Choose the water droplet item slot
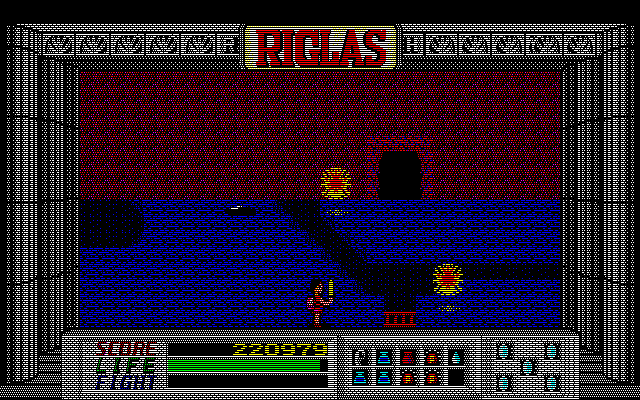Image resolution: width=640 pixels, height=400 pixels. click(x=456, y=355)
